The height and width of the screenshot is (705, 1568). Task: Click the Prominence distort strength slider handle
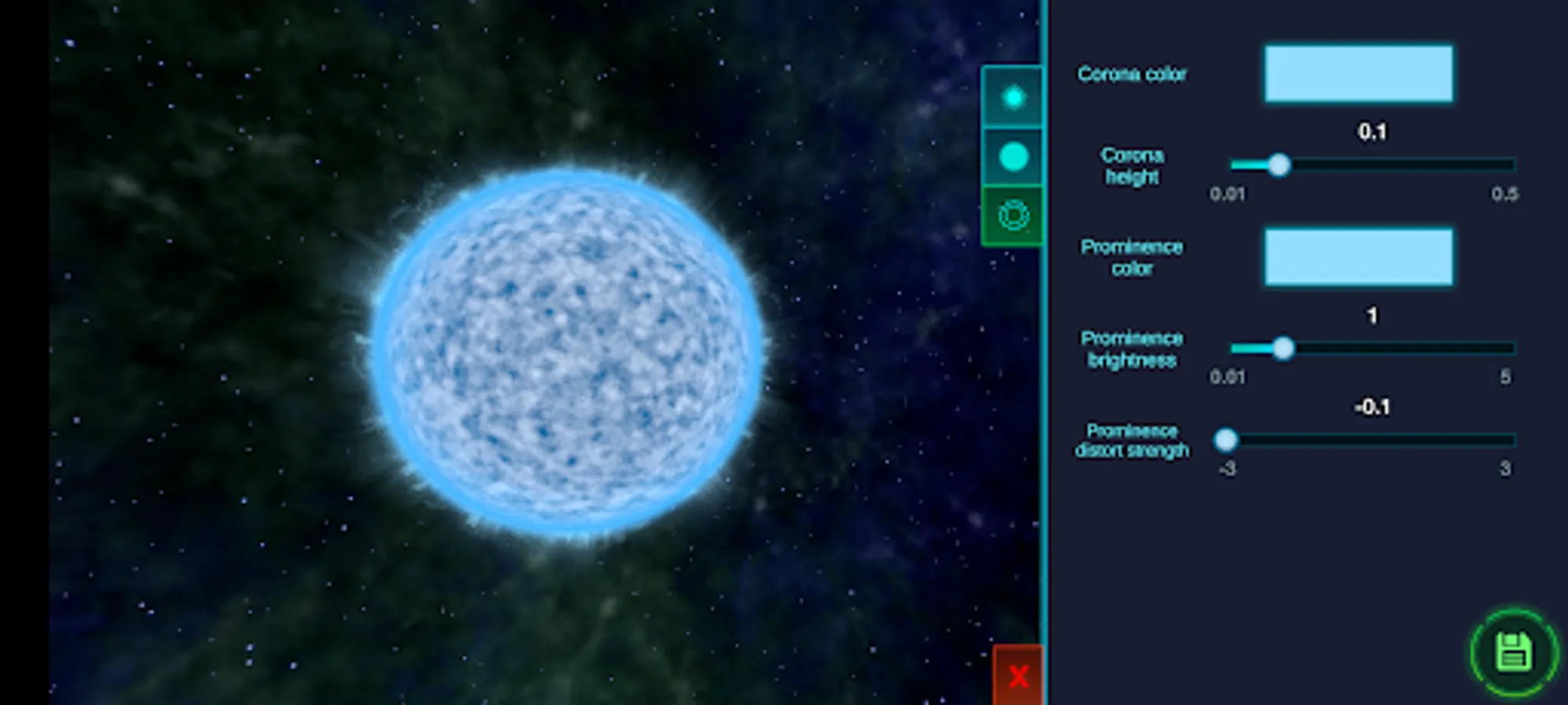click(x=1227, y=441)
